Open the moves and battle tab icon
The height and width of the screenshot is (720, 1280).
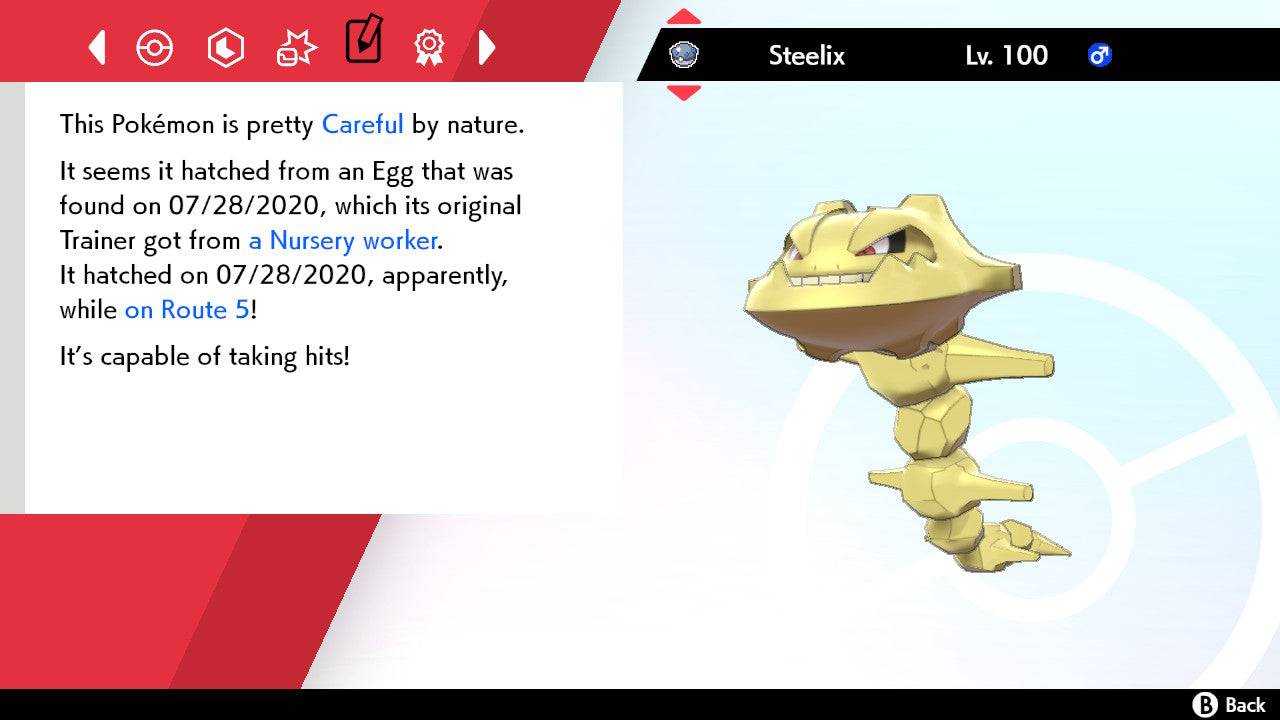point(295,47)
